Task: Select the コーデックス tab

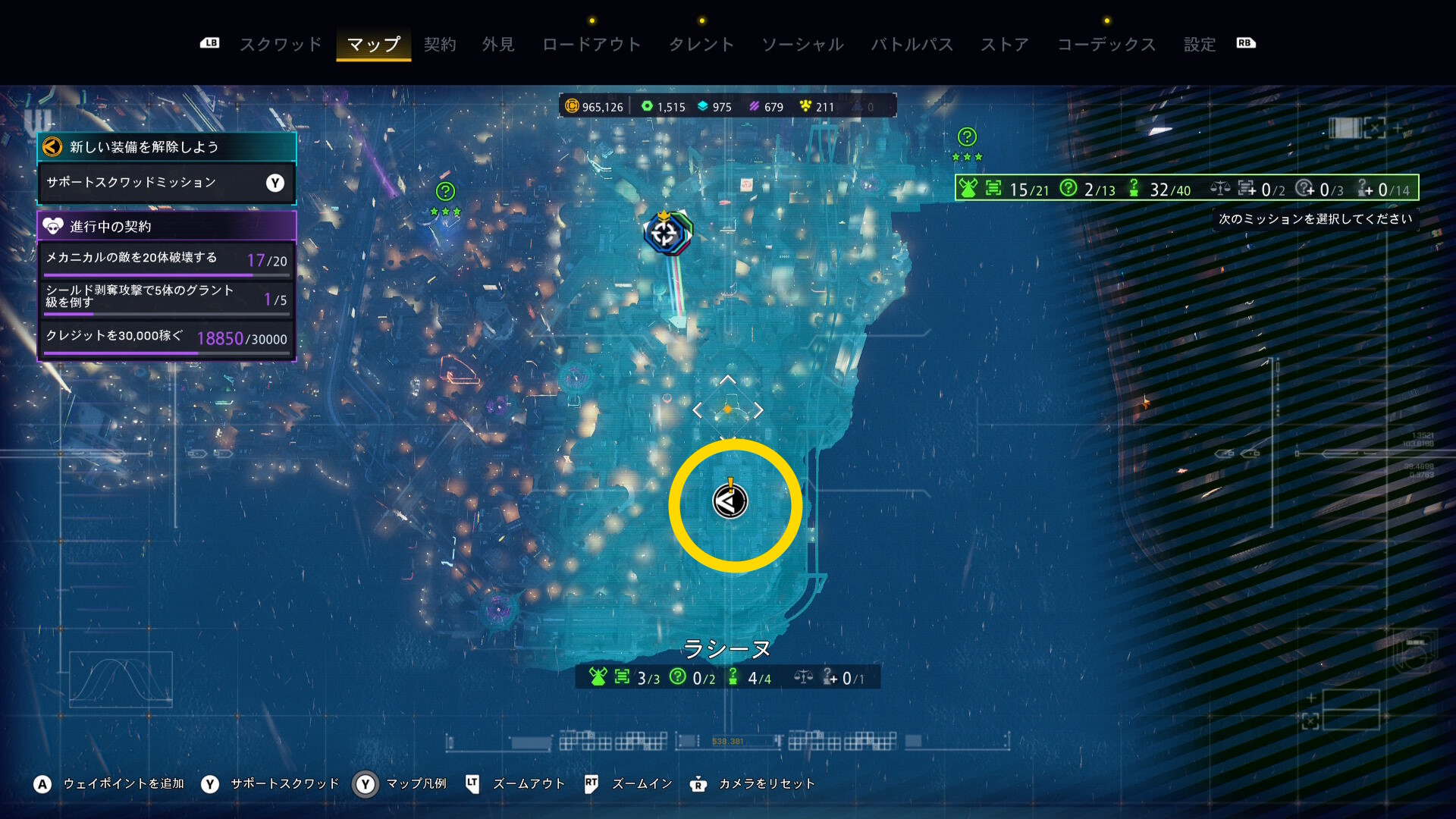Action: pos(1106,45)
